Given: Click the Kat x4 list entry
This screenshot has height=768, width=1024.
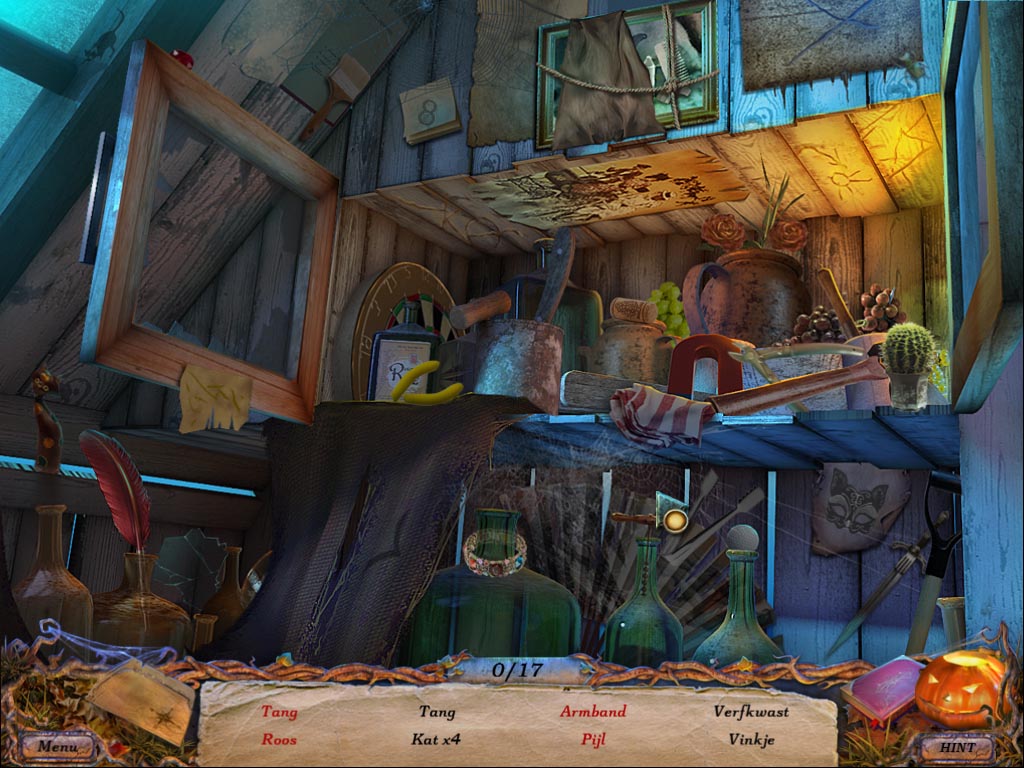Looking at the screenshot, I should click(x=436, y=740).
